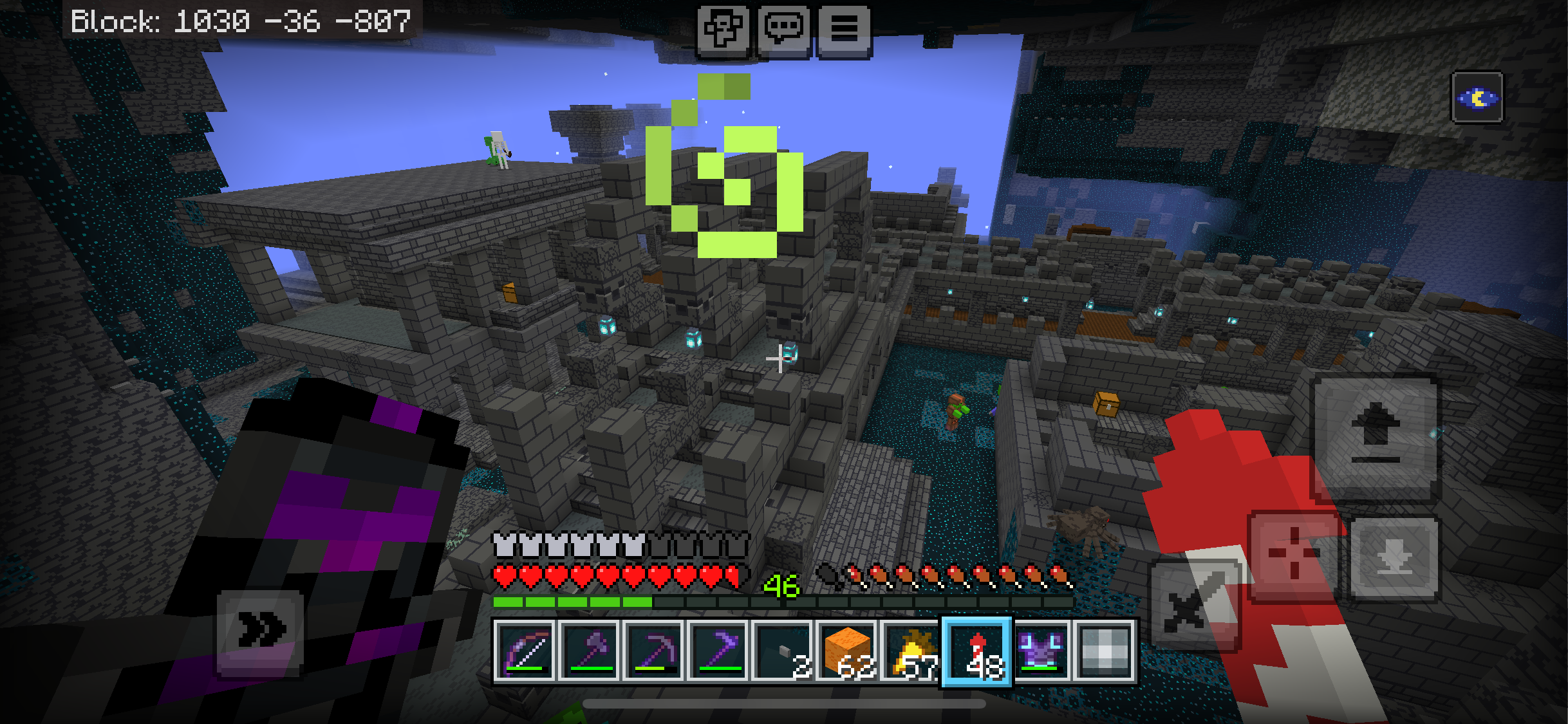Tap the sneak down-arrow button
Image resolution: width=1568 pixels, height=724 pixels.
[x=1394, y=559]
